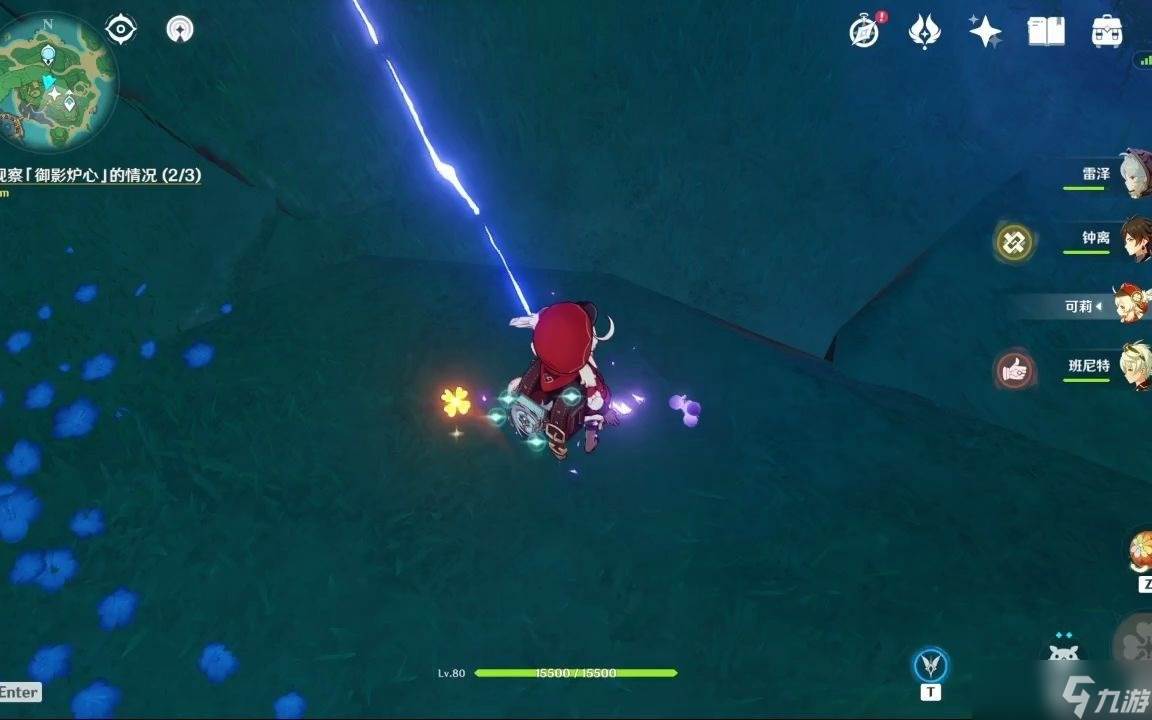Click the yellow geo resonance icon beside 钟离
The height and width of the screenshot is (720, 1152).
[1013, 241]
